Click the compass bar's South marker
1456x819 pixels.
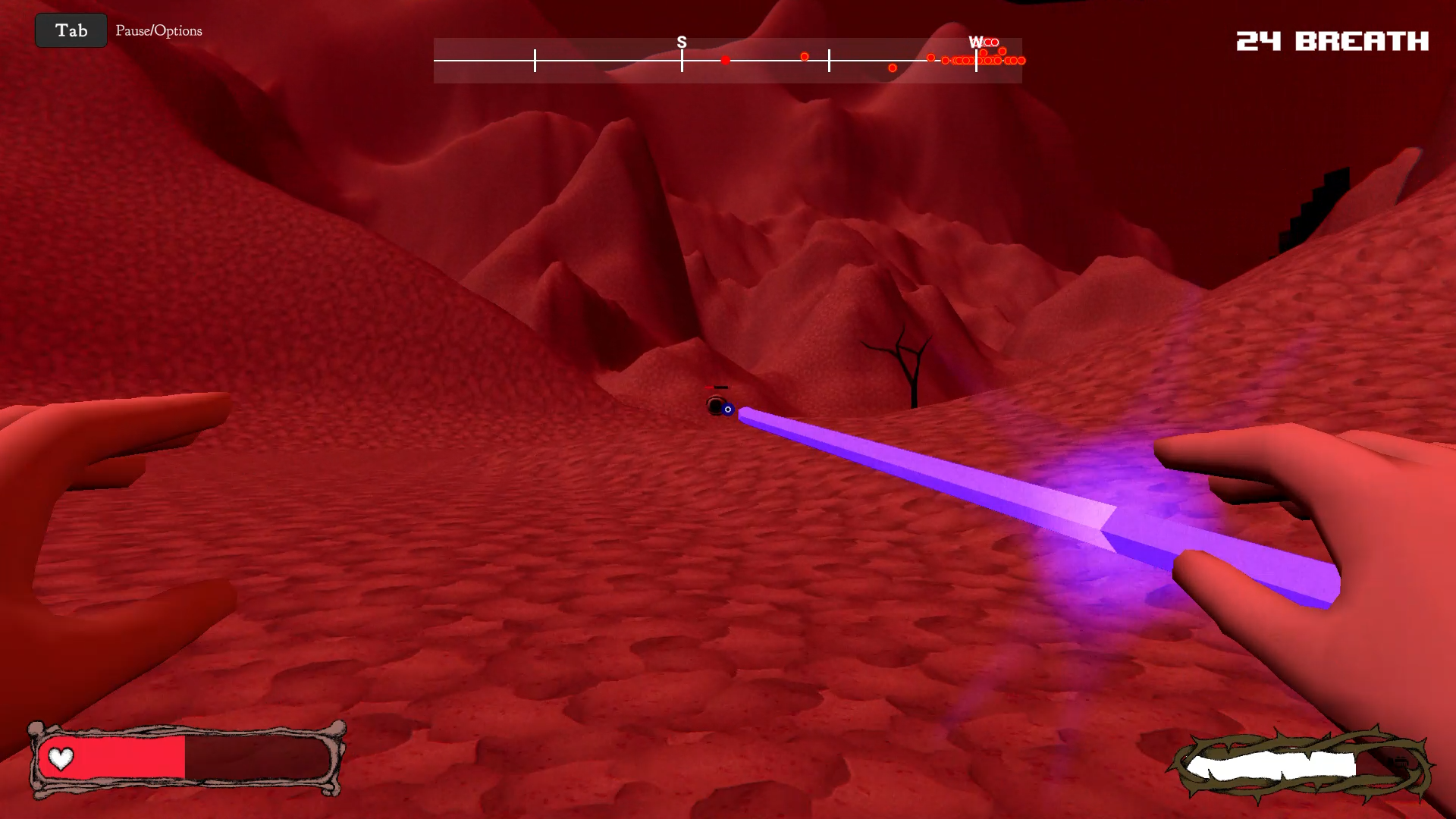point(682,43)
